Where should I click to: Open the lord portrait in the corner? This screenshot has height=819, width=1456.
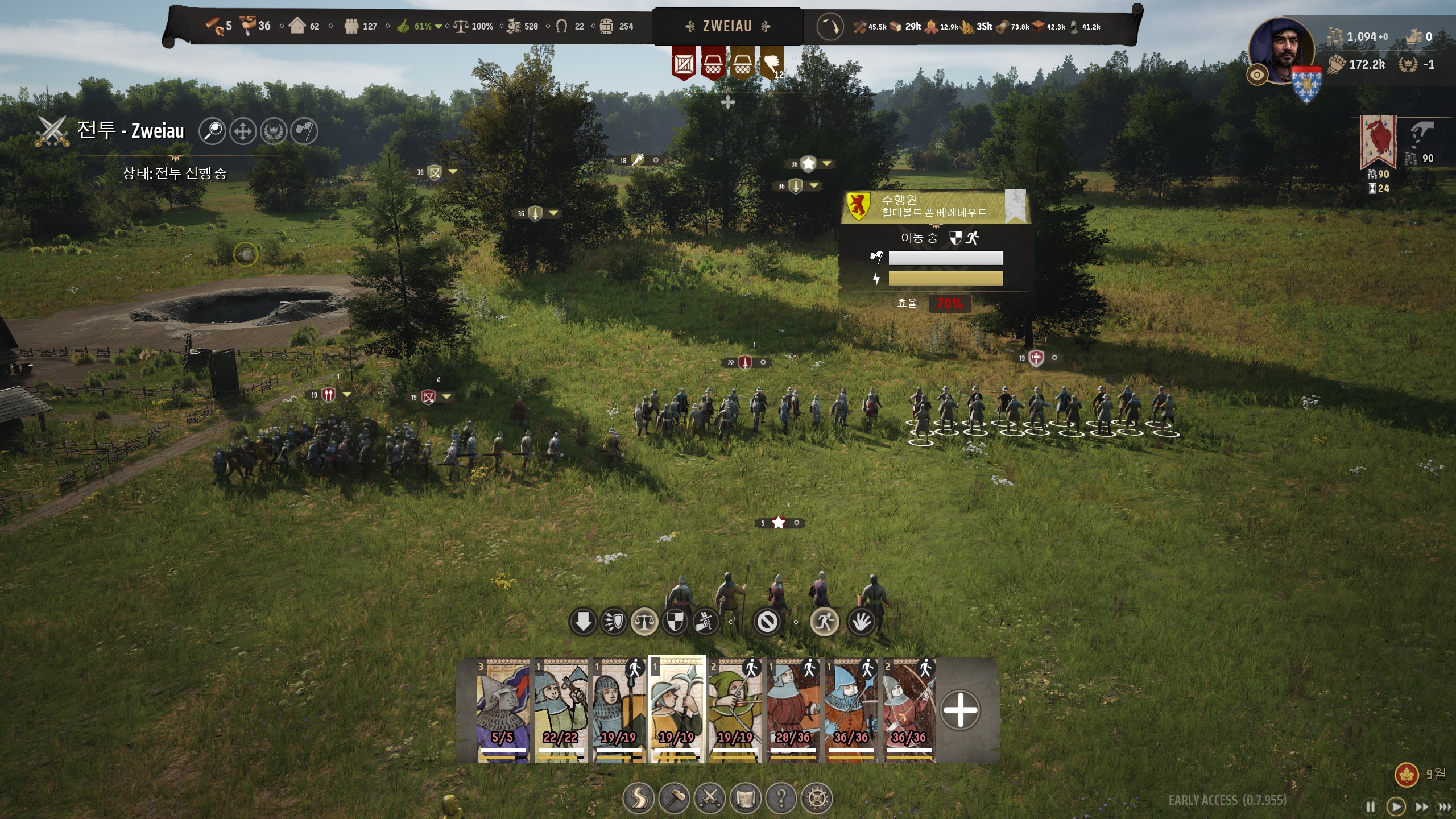tap(1282, 51)
